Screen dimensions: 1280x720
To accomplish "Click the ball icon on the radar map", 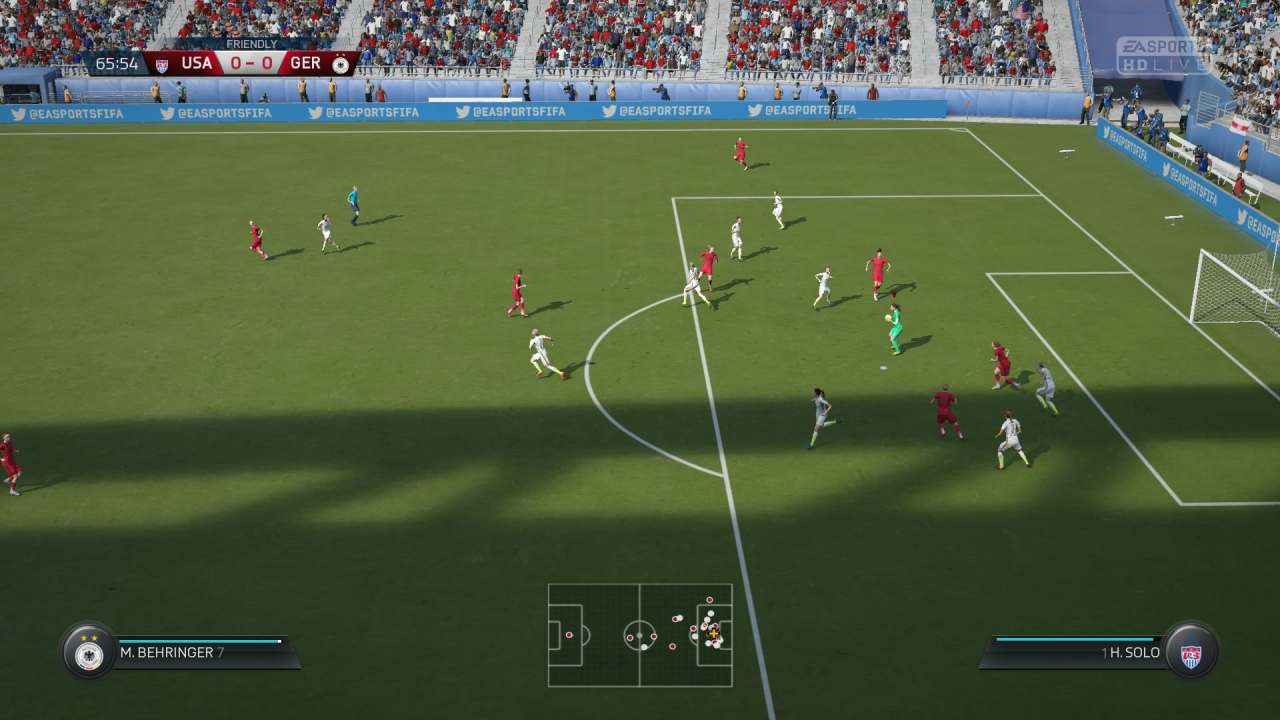I will pyautogui.click(x=712, y=632).
